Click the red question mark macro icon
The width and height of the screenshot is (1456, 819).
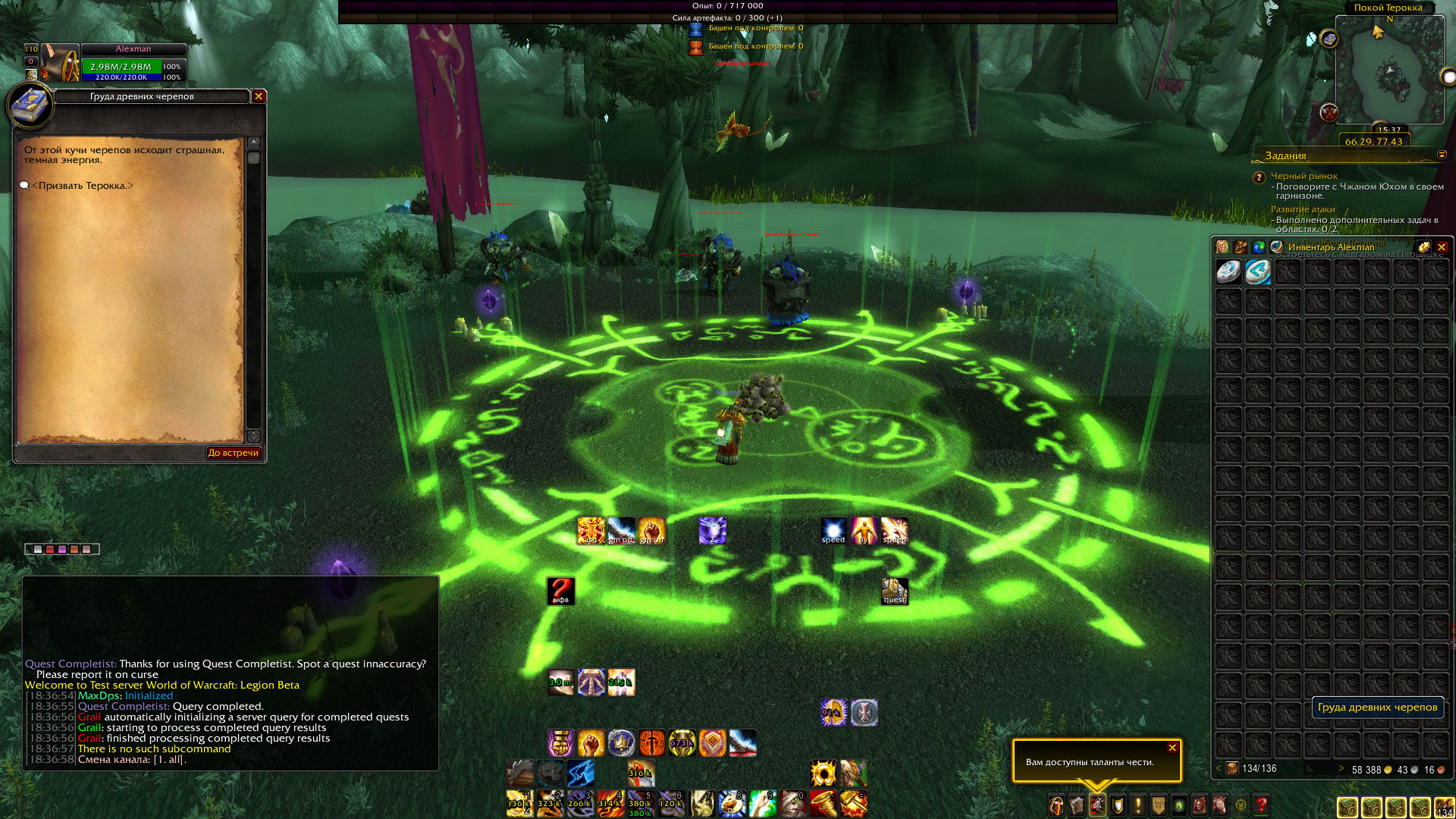pos(560,591)
